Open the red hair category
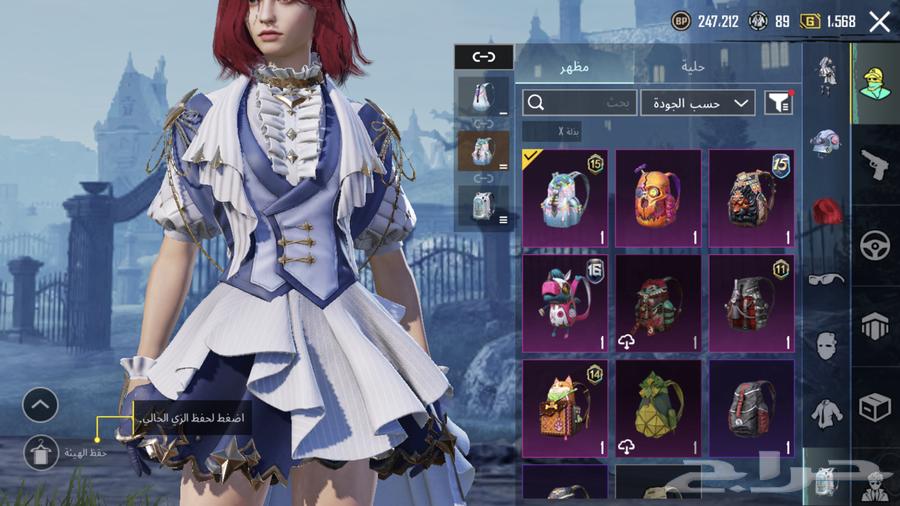This screenshot has width=900, height=506. pyautogui.click(x=827, y=212)
